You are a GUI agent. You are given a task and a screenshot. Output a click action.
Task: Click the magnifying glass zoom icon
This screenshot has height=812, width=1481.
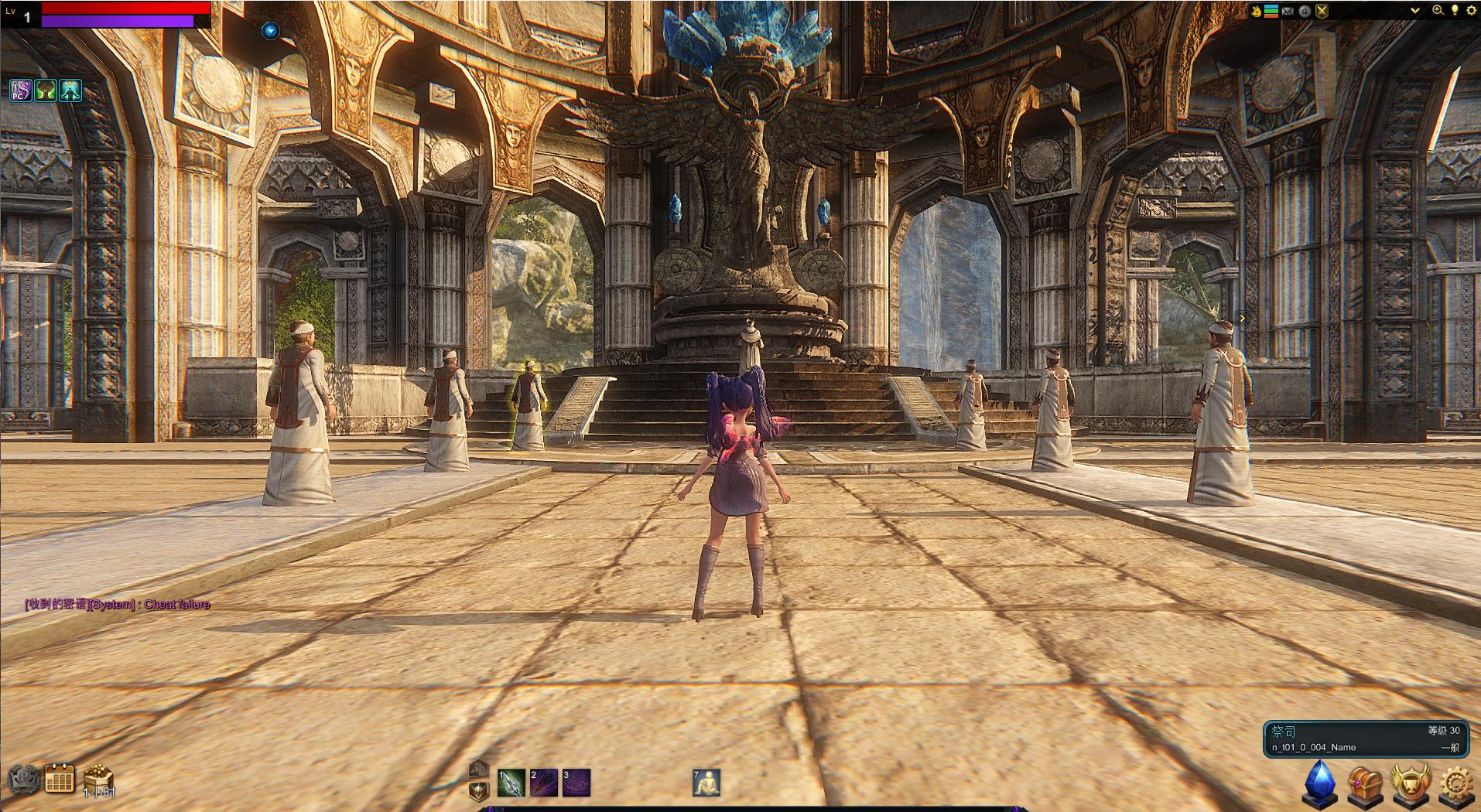(x=1438, y=11)
